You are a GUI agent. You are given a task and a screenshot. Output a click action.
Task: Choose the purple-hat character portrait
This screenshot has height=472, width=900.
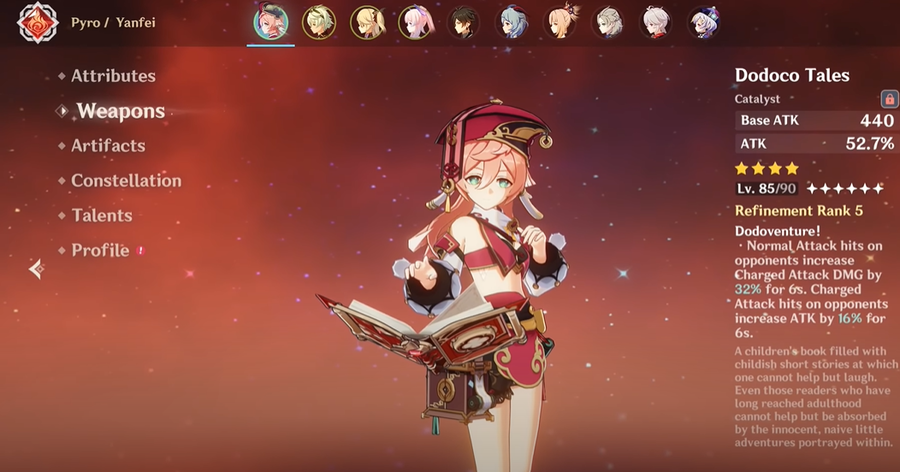point(704,22)
